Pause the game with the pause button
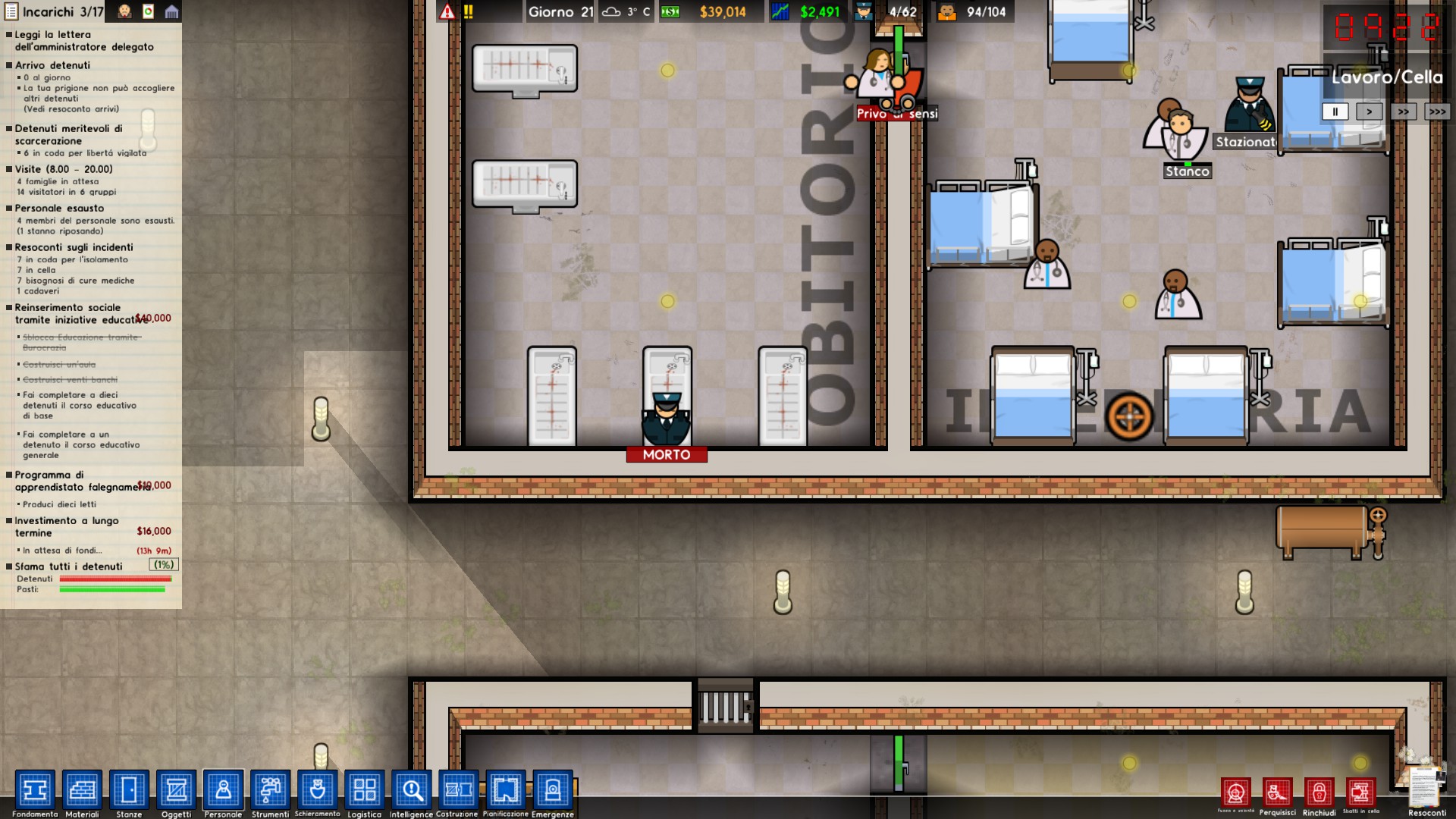Image resolution: width=1456 pixels, height=819 pixels. [1334, 111]
